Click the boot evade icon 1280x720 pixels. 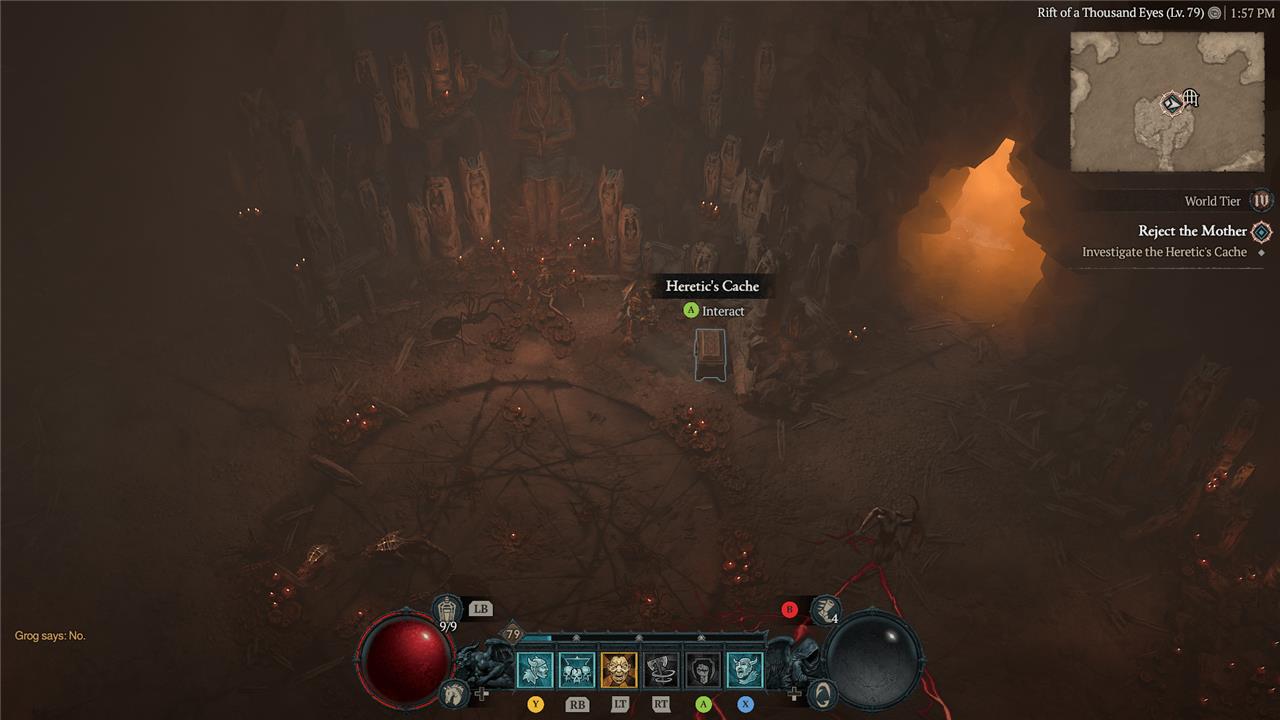coord(825,608)
